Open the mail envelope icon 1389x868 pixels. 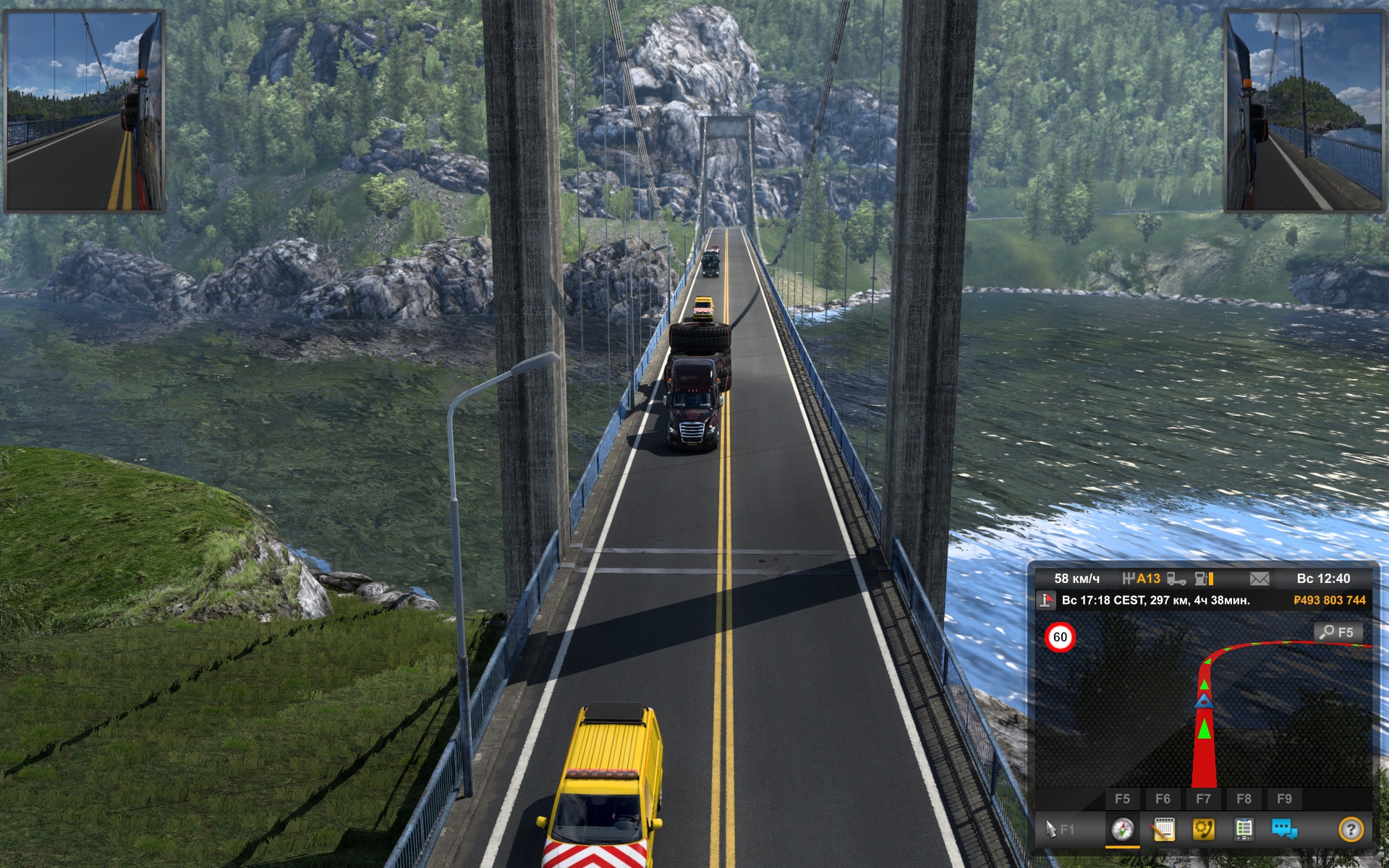1259,579
